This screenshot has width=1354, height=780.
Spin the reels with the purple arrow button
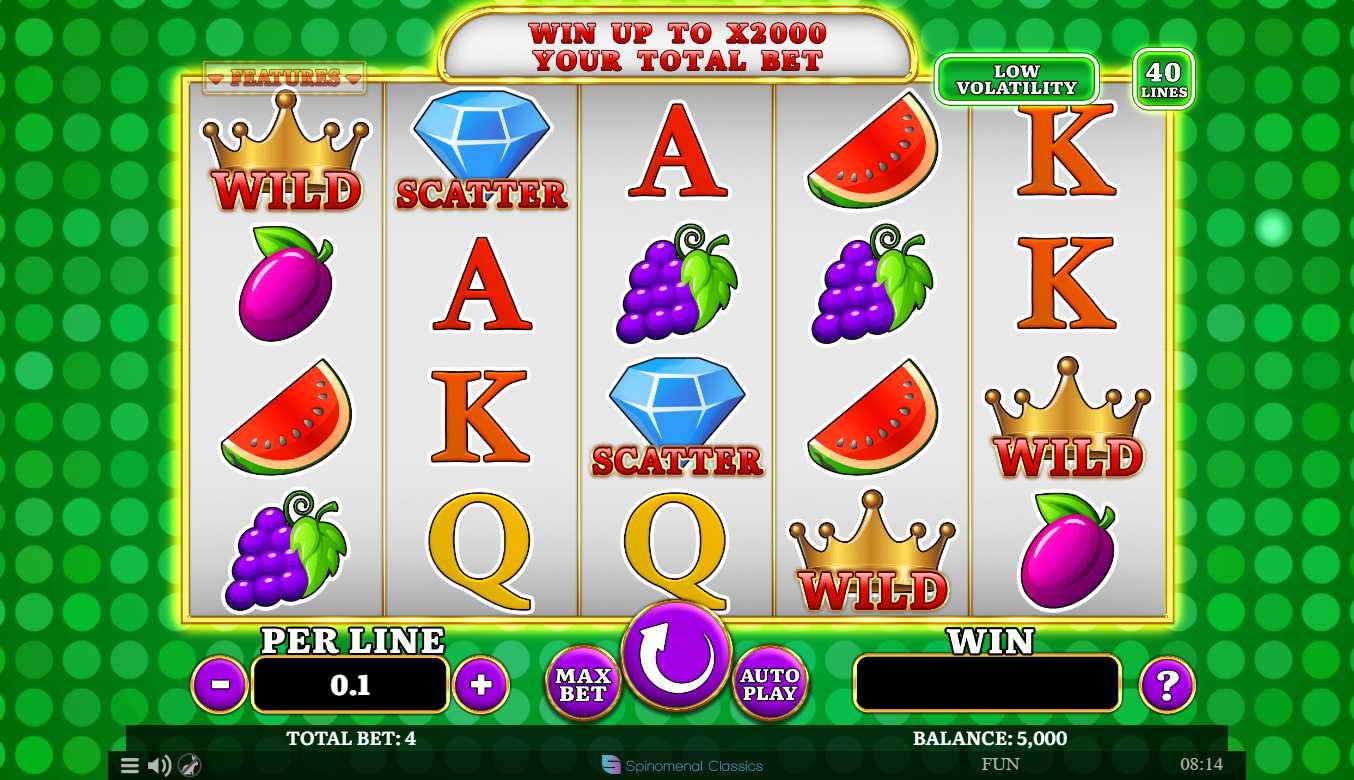[676, 656]
